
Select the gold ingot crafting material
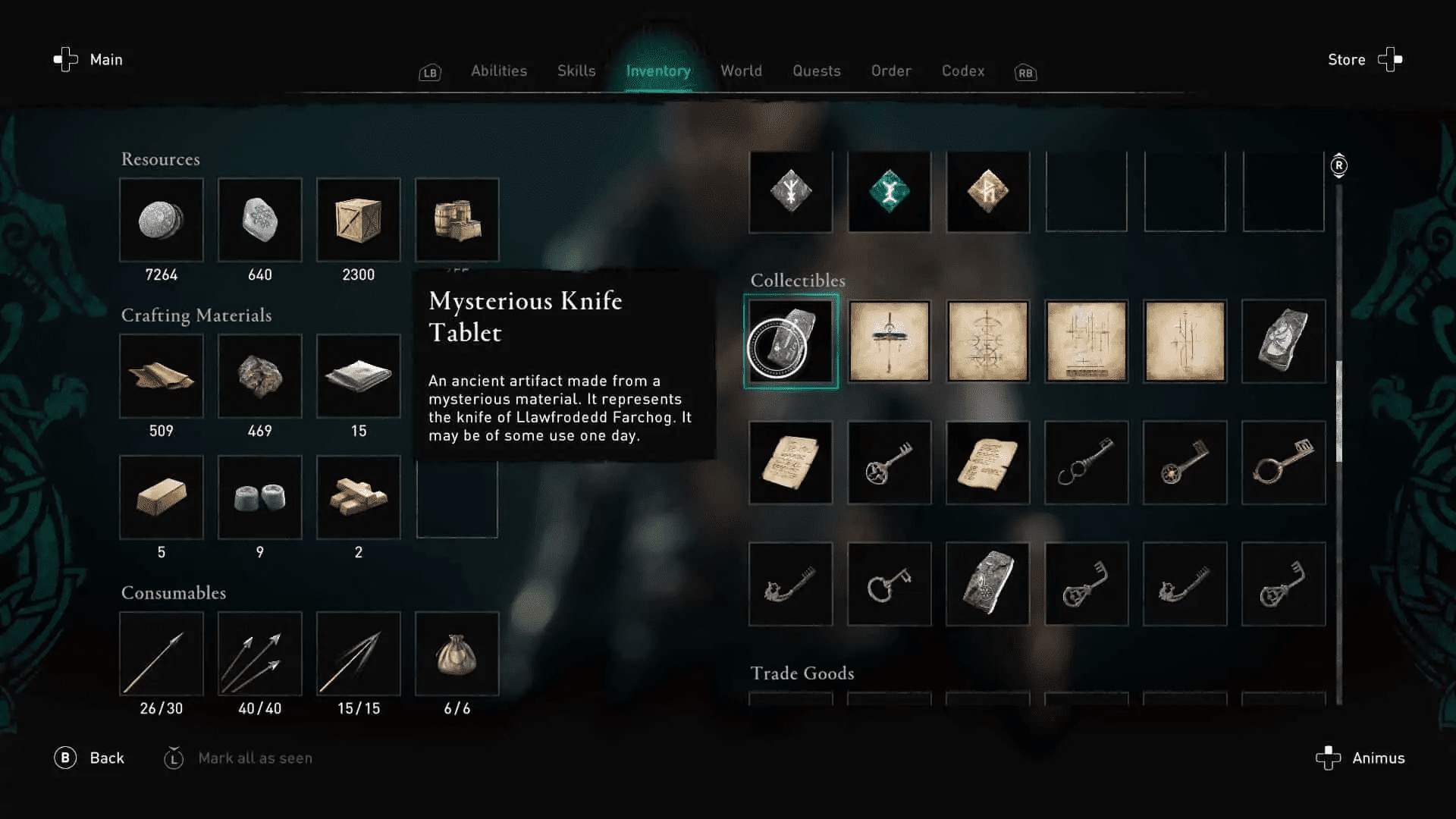(161, 497)
